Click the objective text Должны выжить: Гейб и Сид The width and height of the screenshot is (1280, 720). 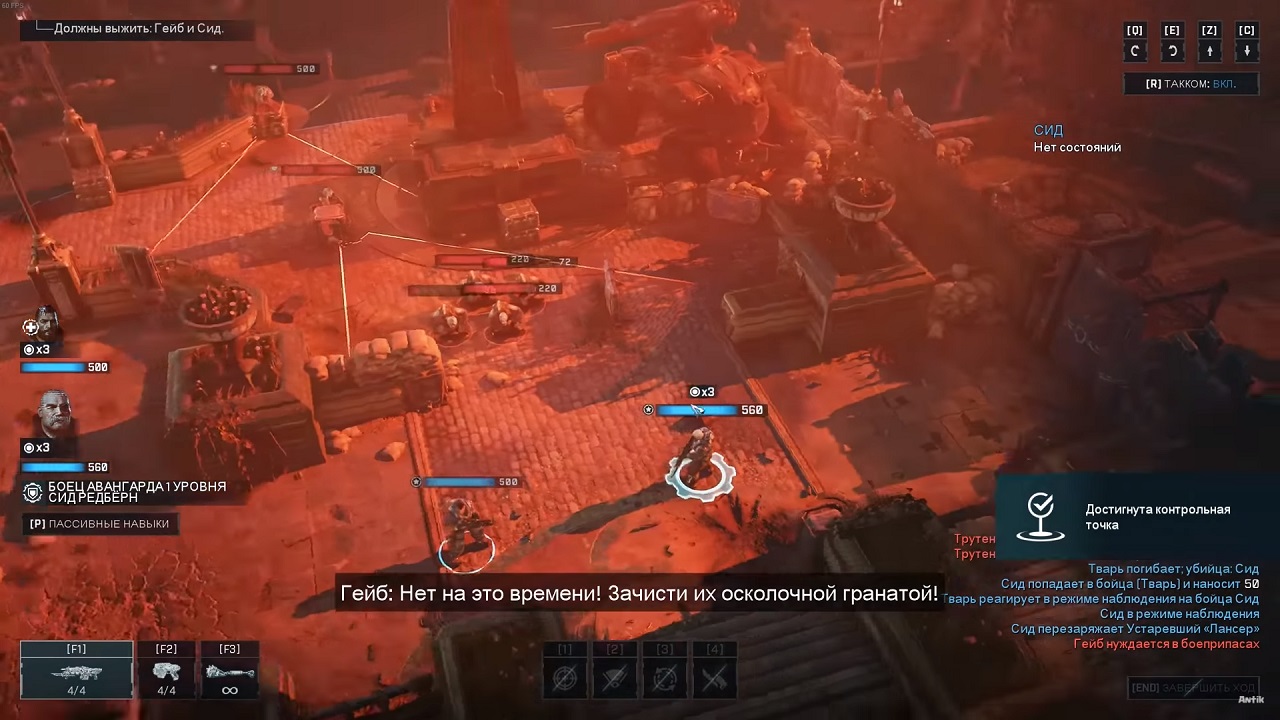click(x=138, y=30)
